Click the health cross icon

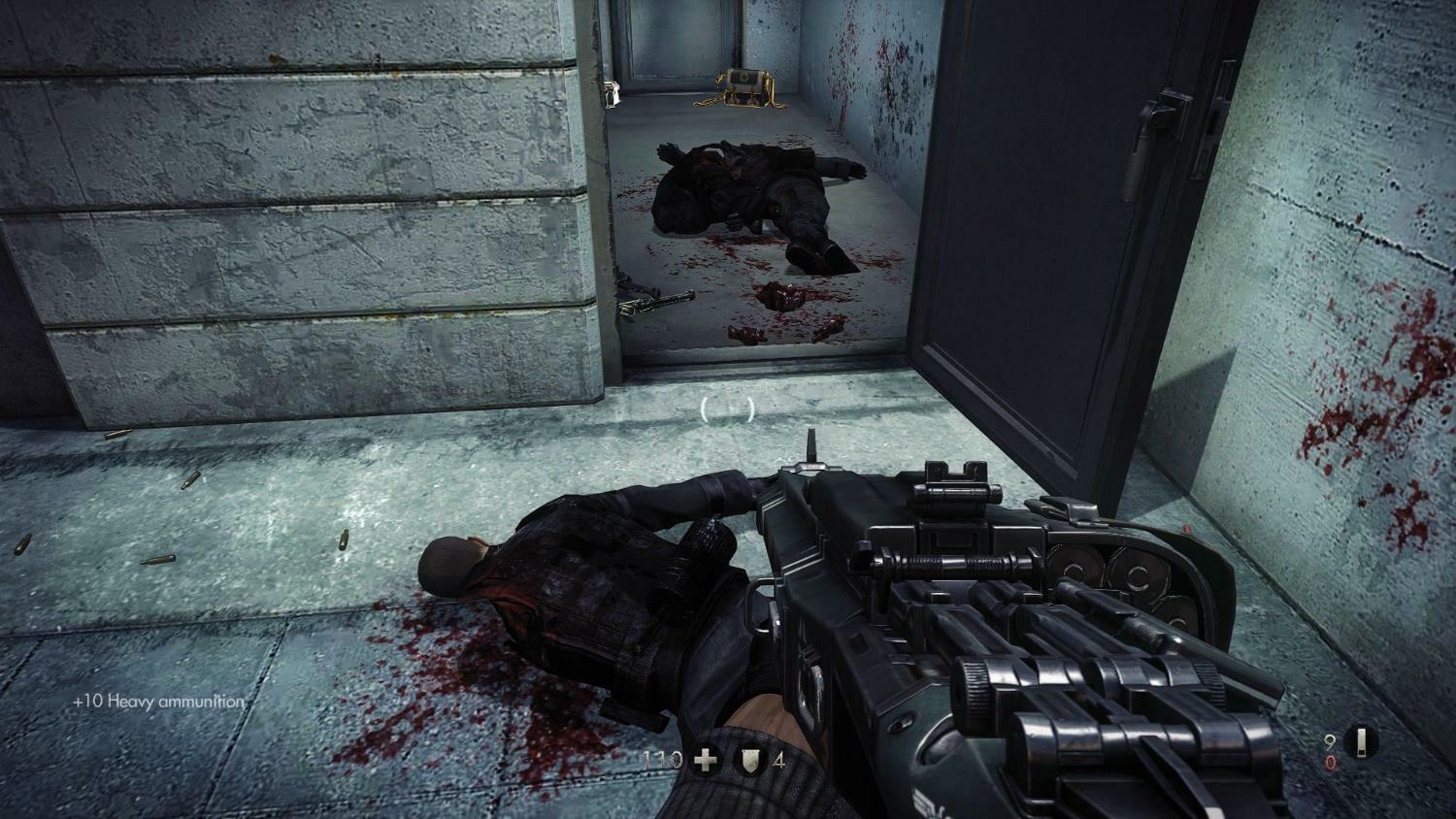[x=706, y=760]
